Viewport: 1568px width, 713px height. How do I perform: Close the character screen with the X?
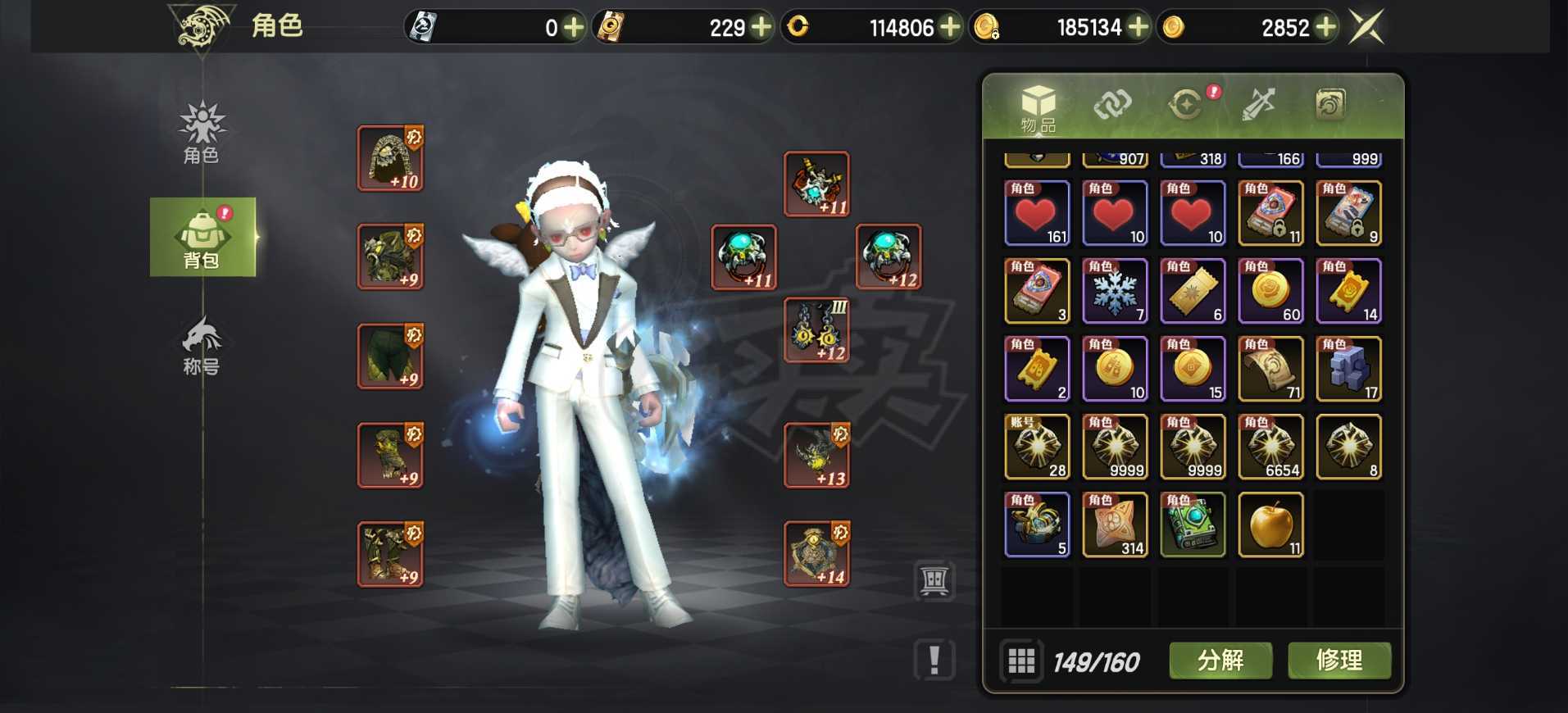[1366, 27]
